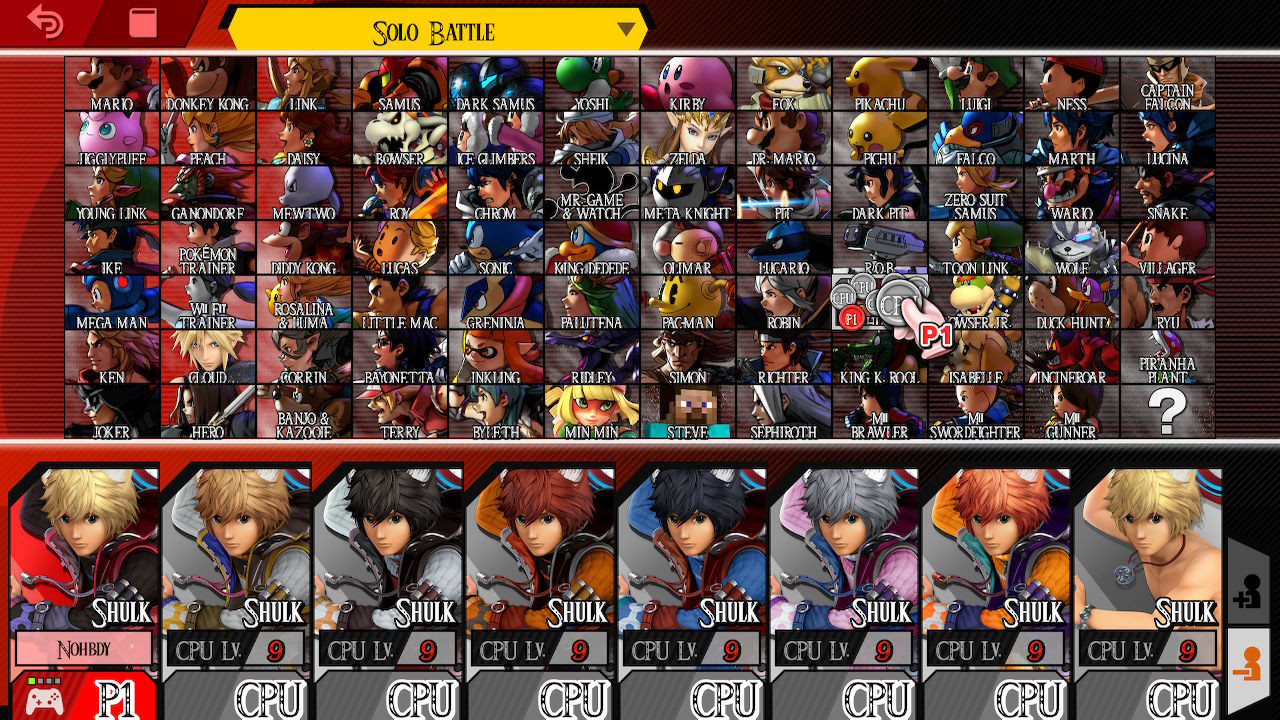
Task: Select Kirby from the roster
Action: [x=687, y=83]
